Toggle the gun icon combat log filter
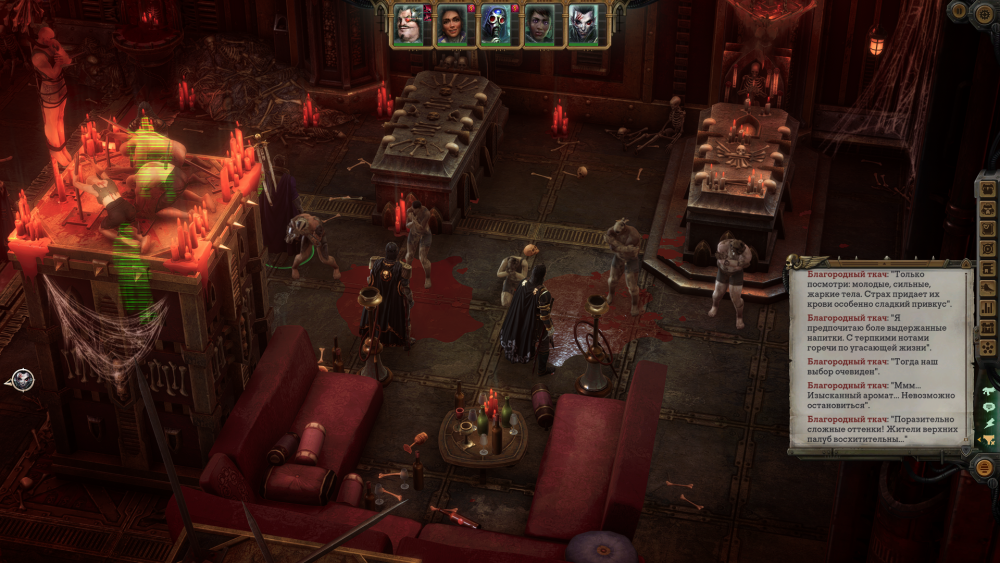Viewport: 1000px width, 563px height. click(x=989, y=391)
